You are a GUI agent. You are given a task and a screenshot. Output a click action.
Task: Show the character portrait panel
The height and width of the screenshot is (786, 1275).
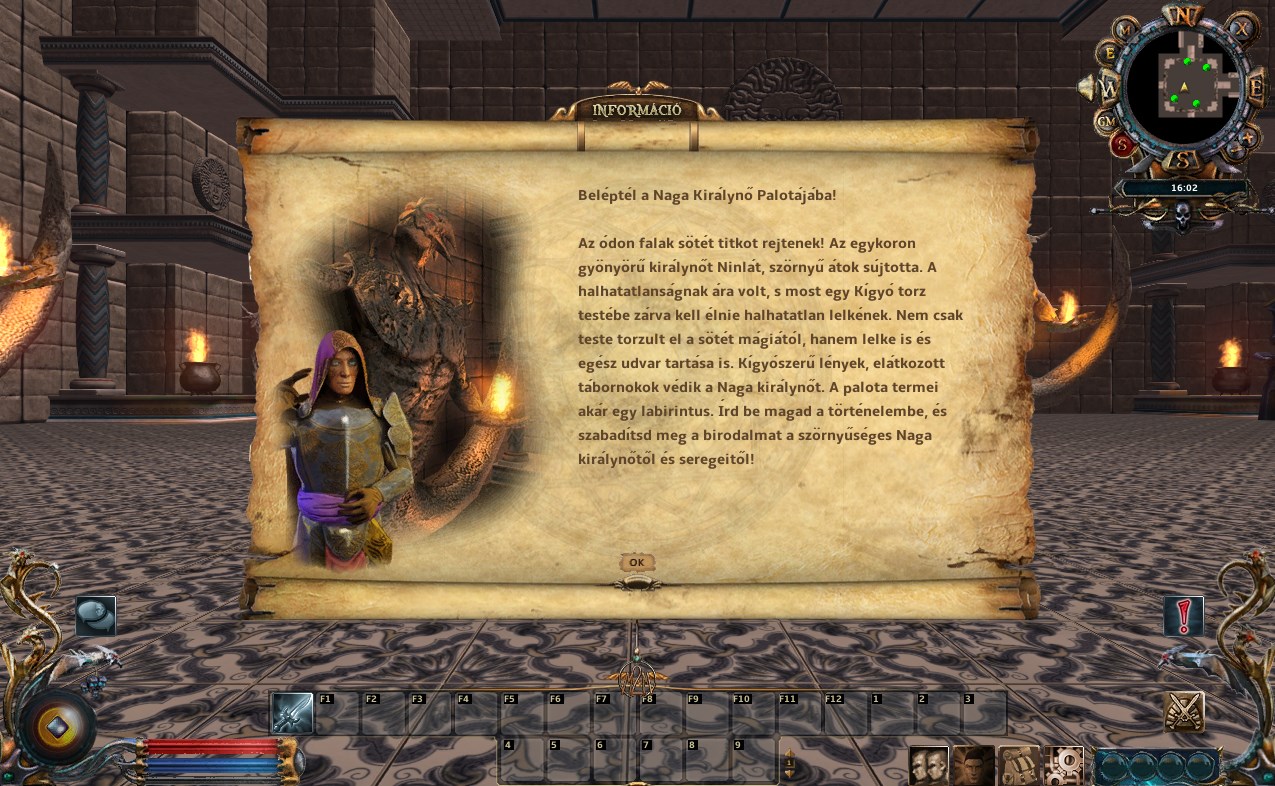(x=973, y=765)
